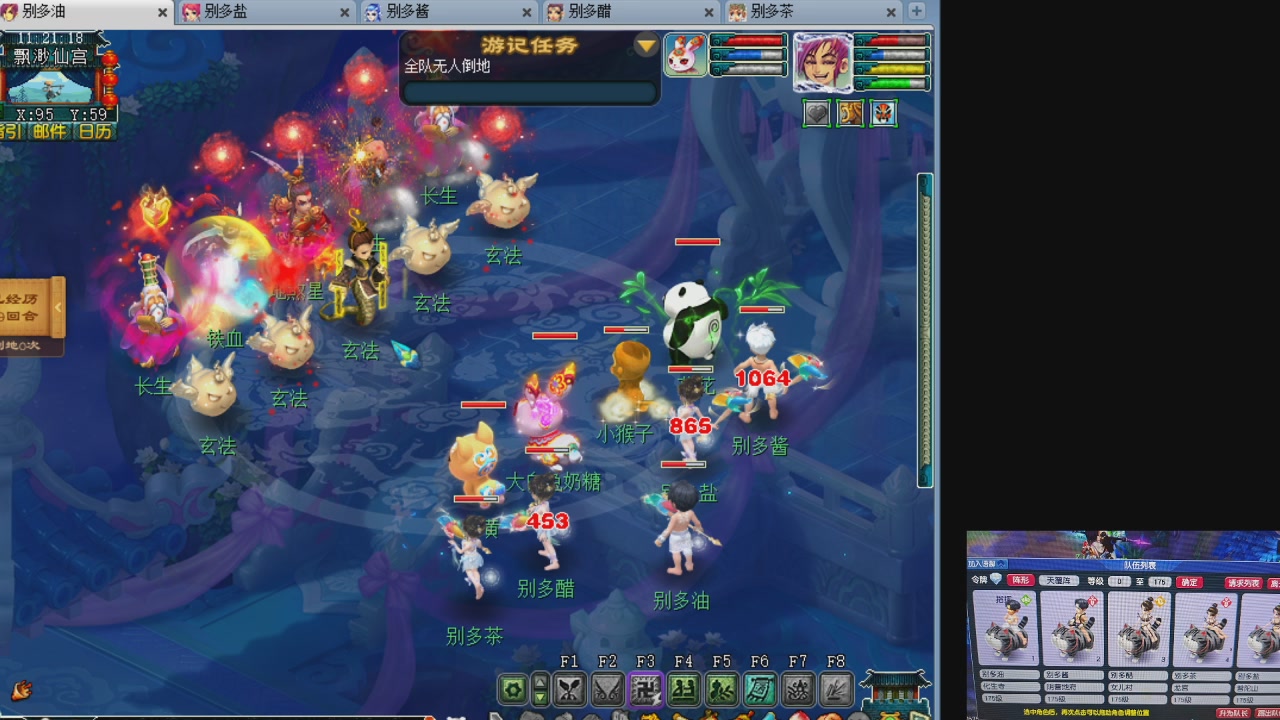
Task: Select the F1 sprout skill icon
Action: pyautogui.click(x=570, y=688)
